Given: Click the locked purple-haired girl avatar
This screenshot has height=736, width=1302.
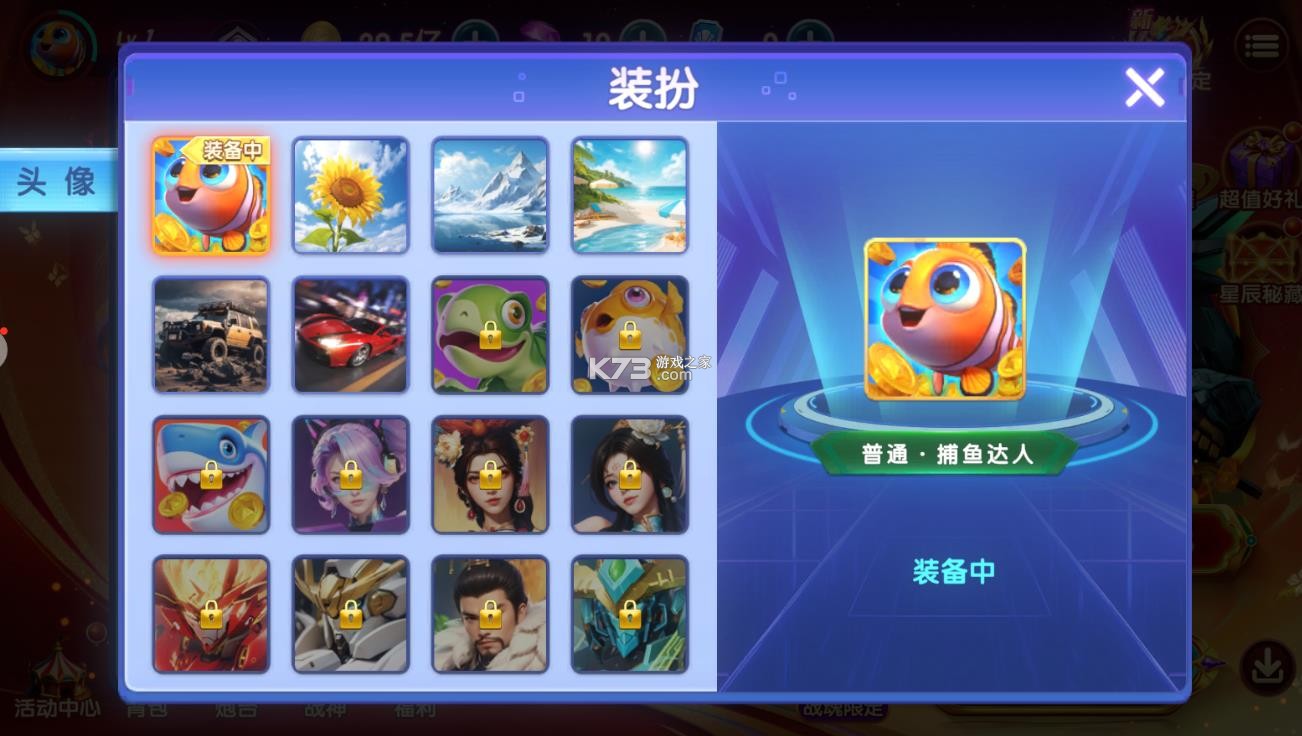Looking at the screenshot, I should [x=350, y=473].
